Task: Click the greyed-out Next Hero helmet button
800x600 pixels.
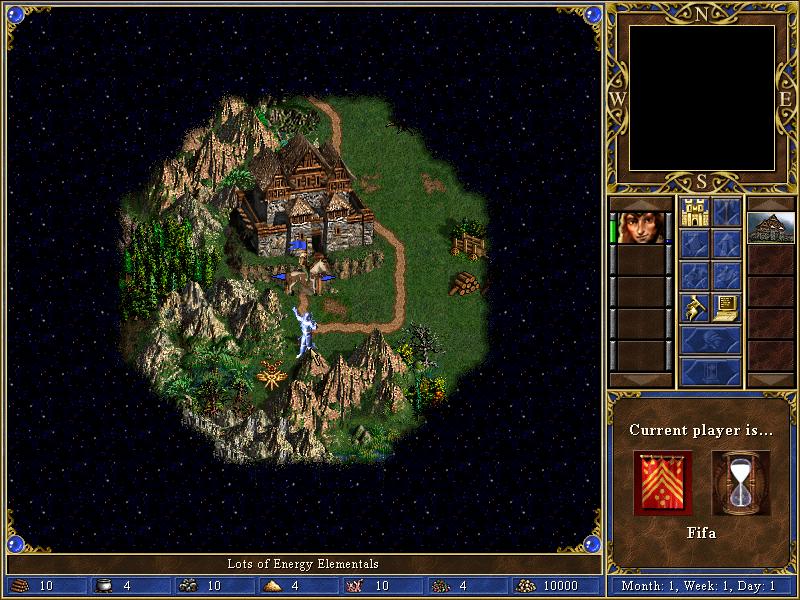Action: coord(710,340)
